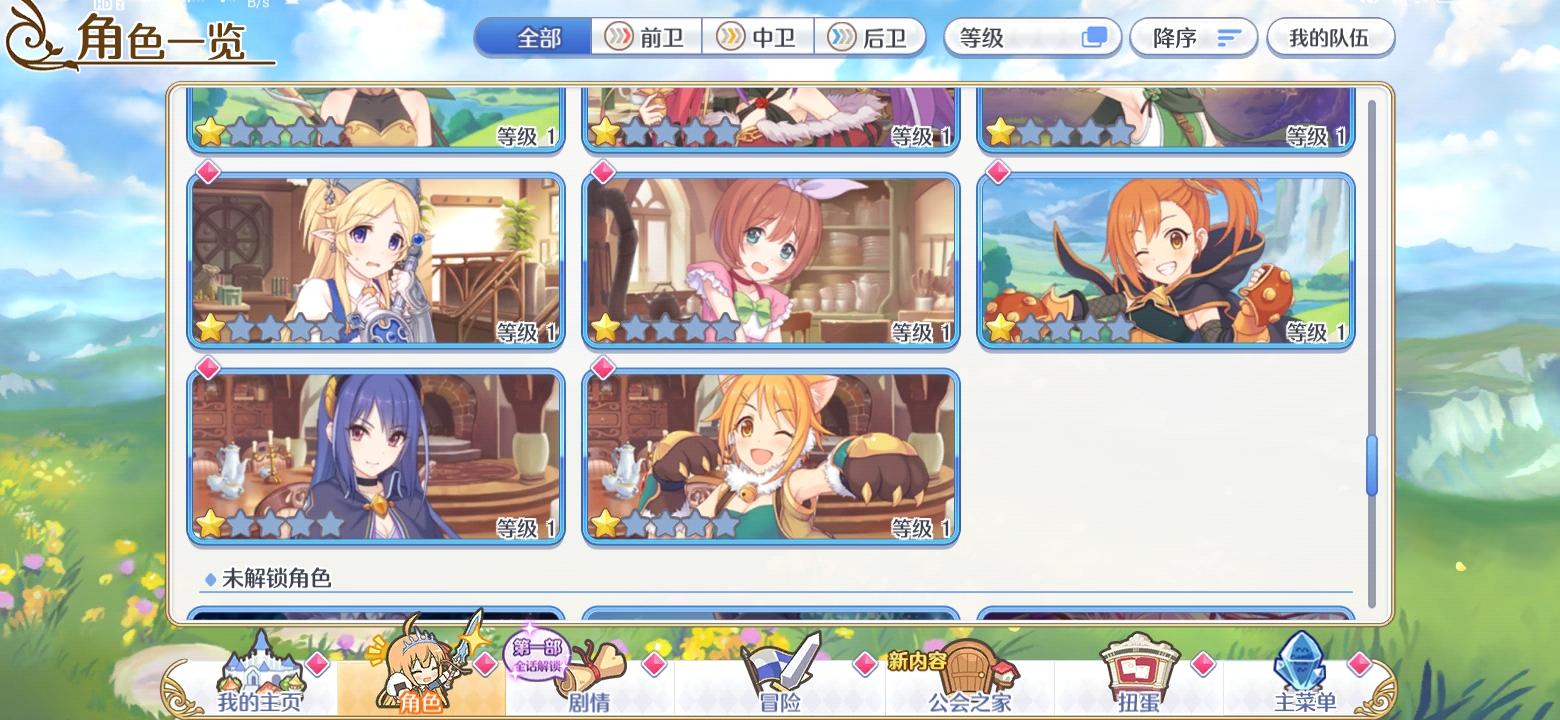
Task: Filter middle characters with 中卫 toggle
Action: coord(760,36)
